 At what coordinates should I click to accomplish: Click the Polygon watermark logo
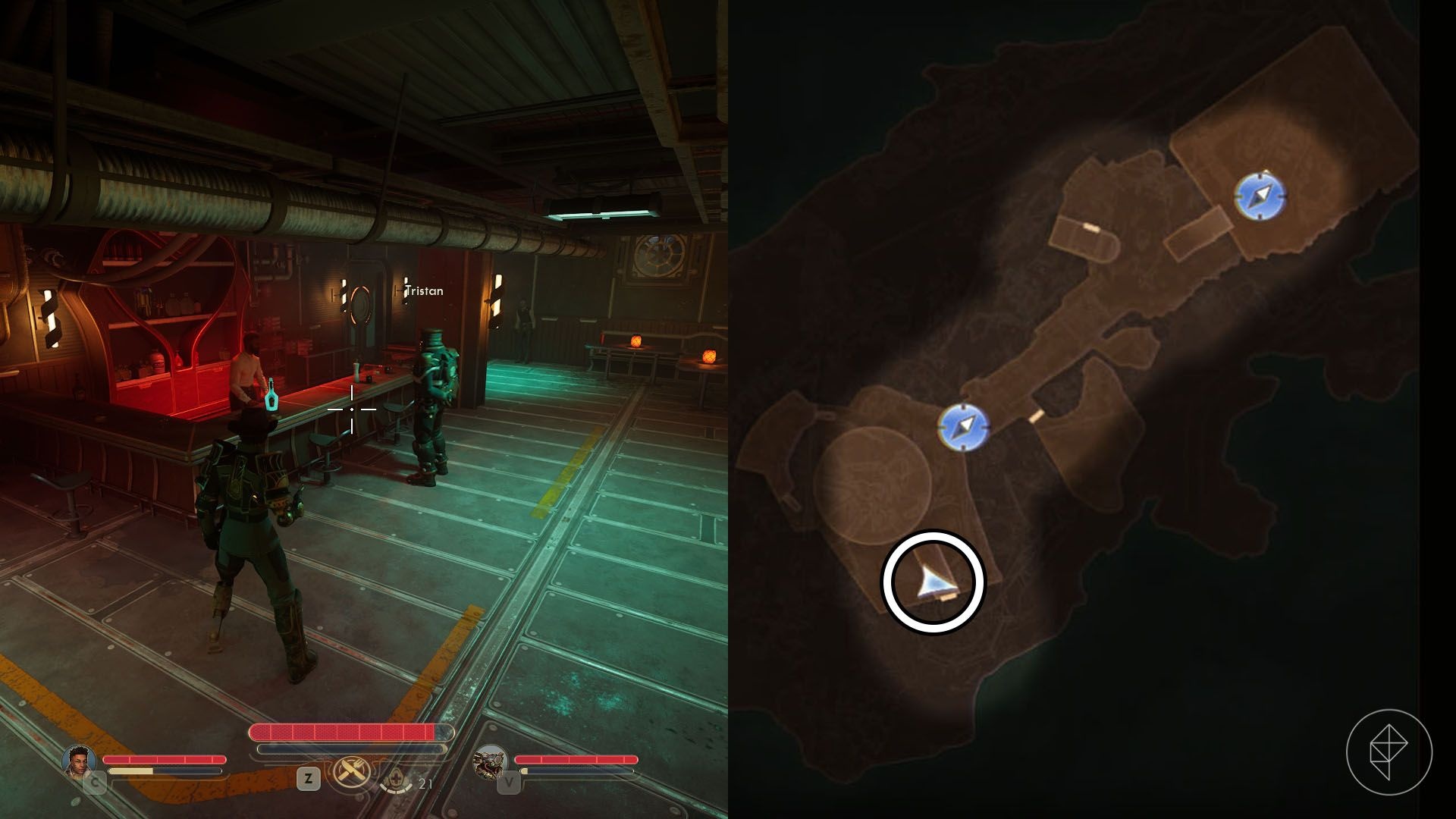pyautogui.click(x=1389, y=752)
